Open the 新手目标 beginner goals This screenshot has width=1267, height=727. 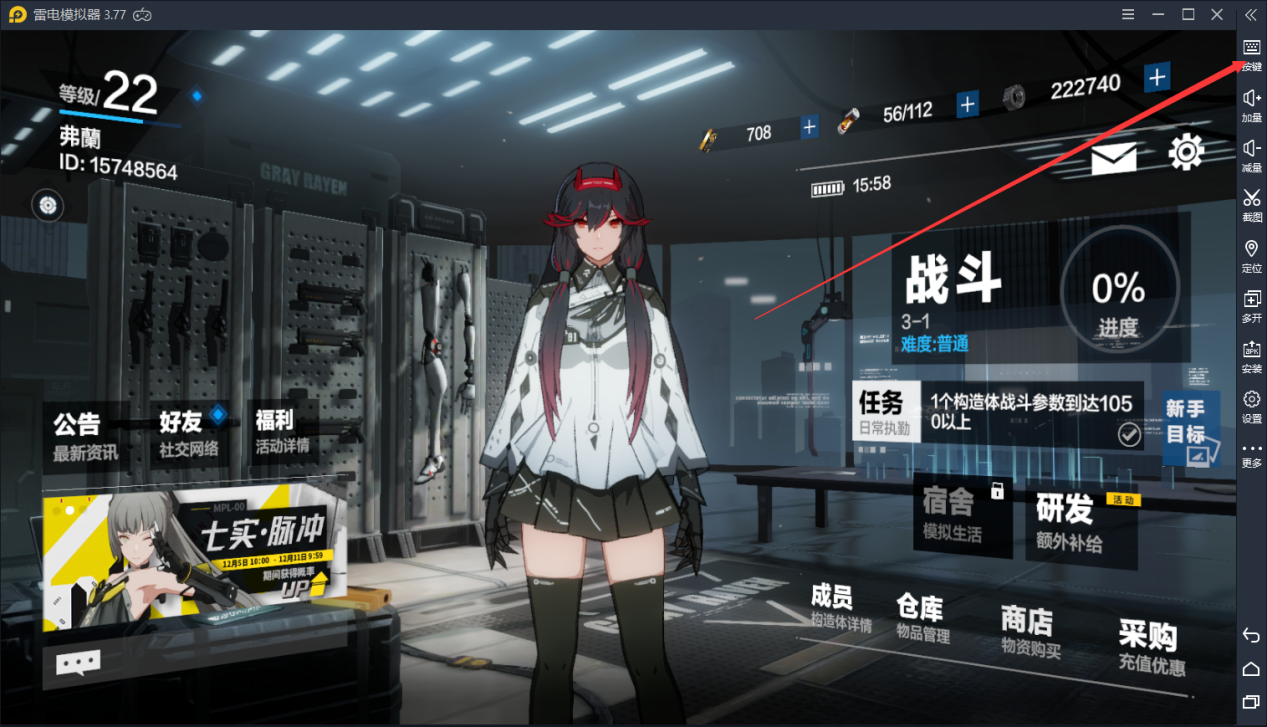pos(1189,428)
